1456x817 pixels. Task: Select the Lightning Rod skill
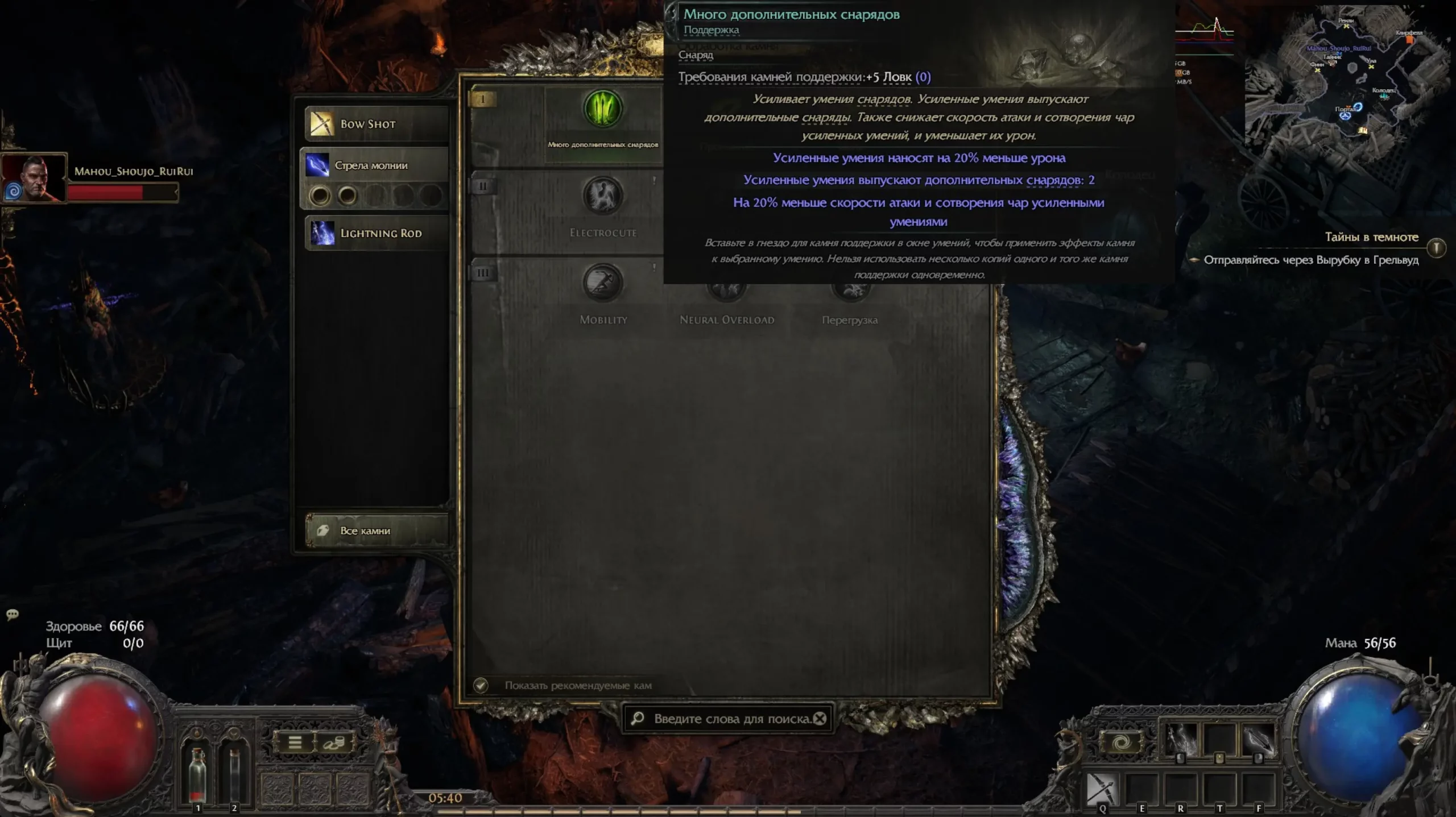[x=377, y=233]
